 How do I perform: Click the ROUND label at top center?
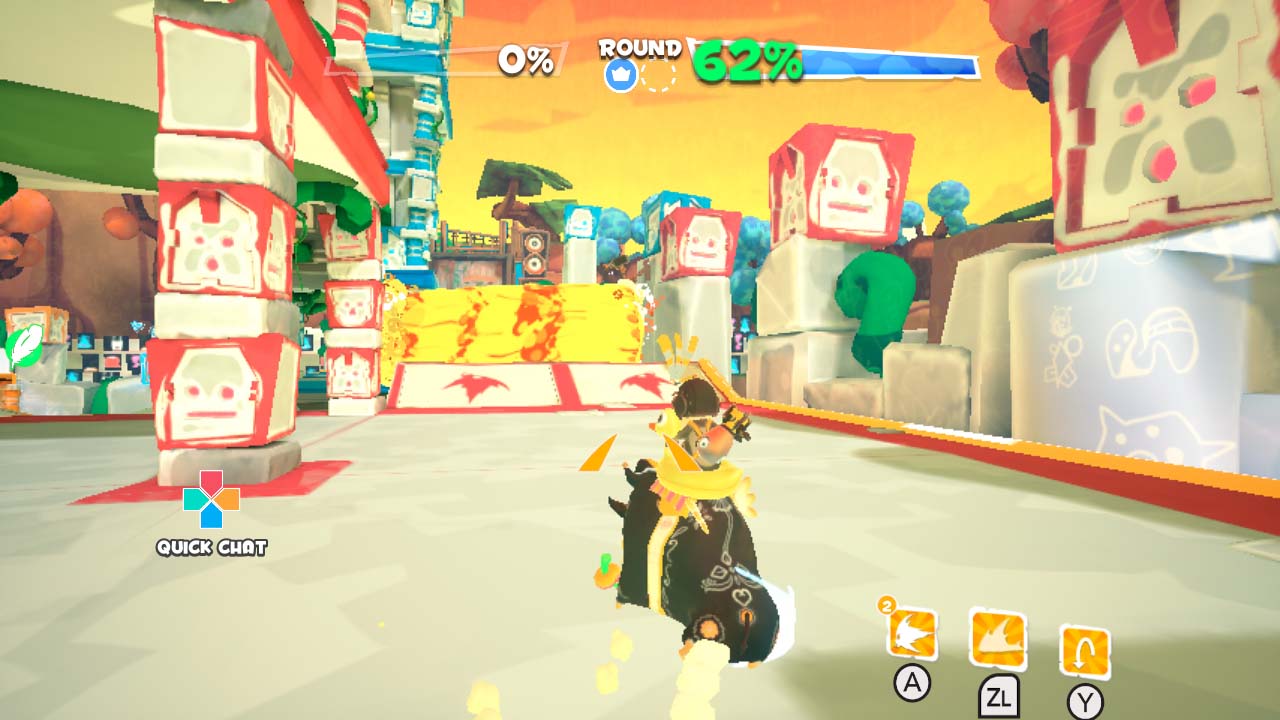point(639,46)
